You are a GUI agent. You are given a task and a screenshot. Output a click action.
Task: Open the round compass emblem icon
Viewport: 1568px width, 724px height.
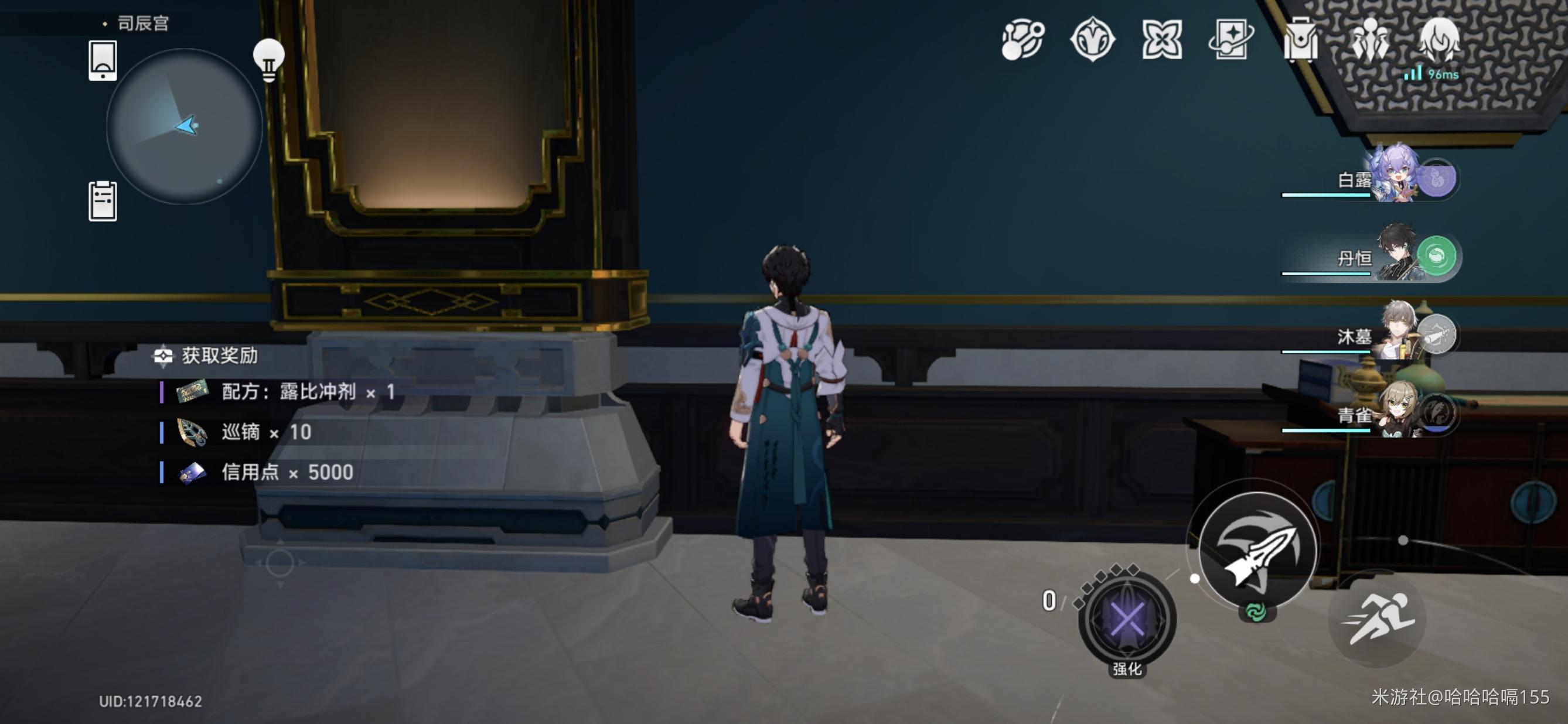(1092, 39)
